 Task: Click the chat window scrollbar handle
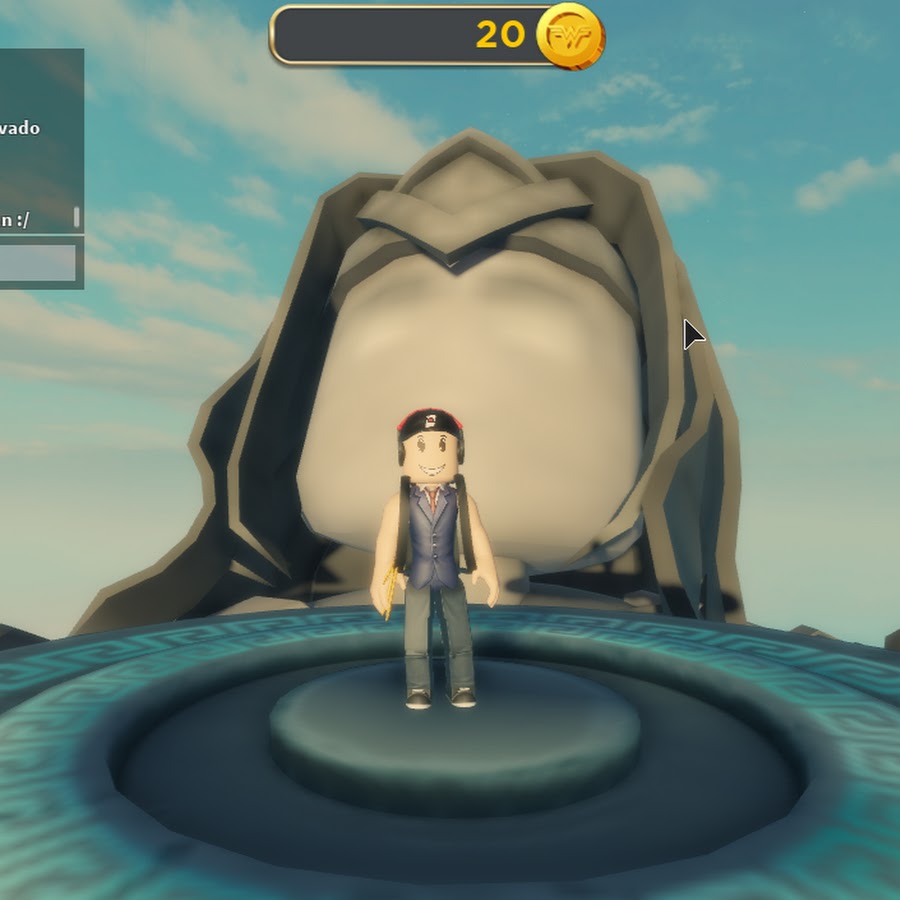[x=76, y=217]
